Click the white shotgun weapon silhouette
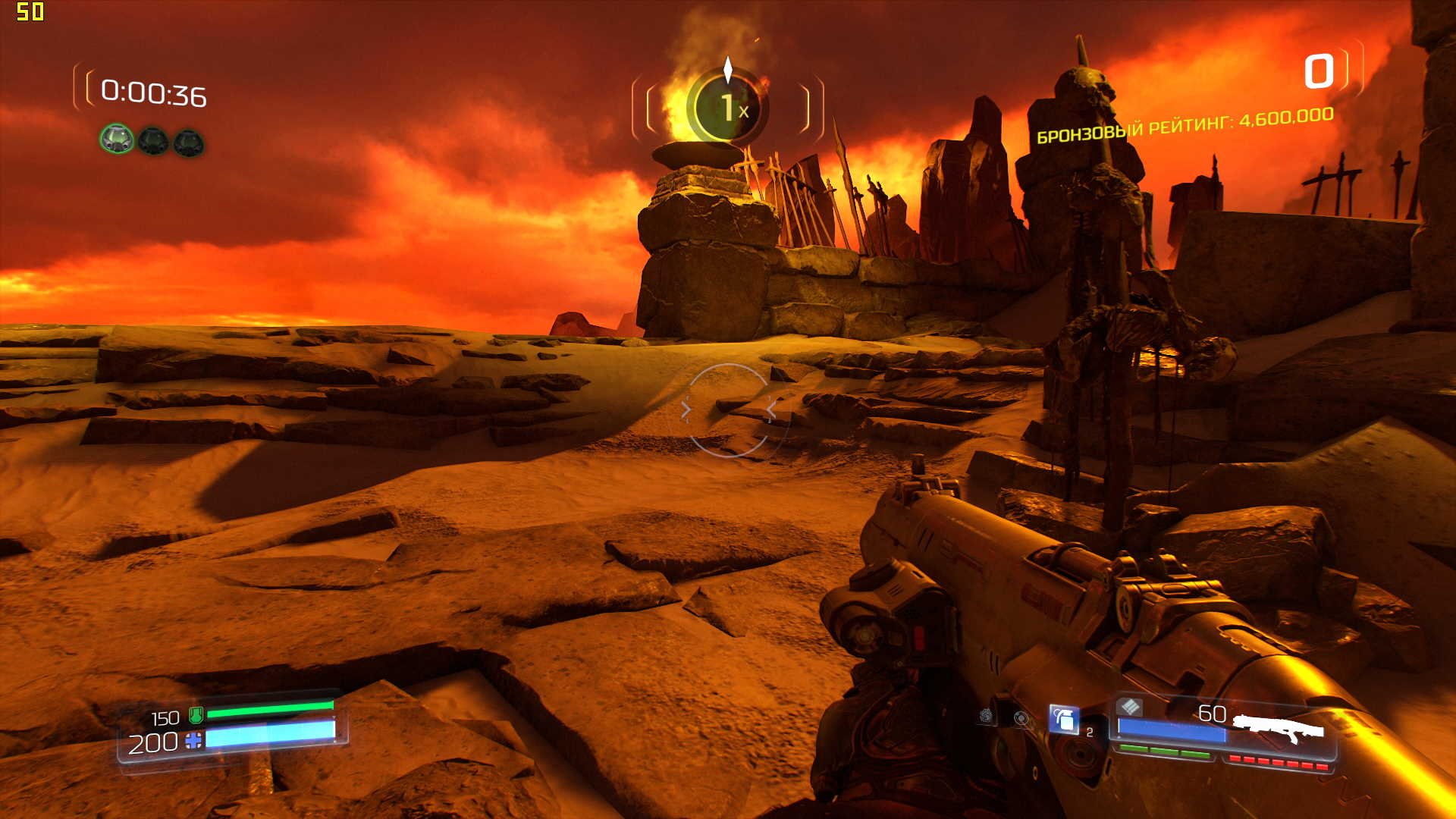Screen dimensions: 1456x819 tap(1279, 727)
